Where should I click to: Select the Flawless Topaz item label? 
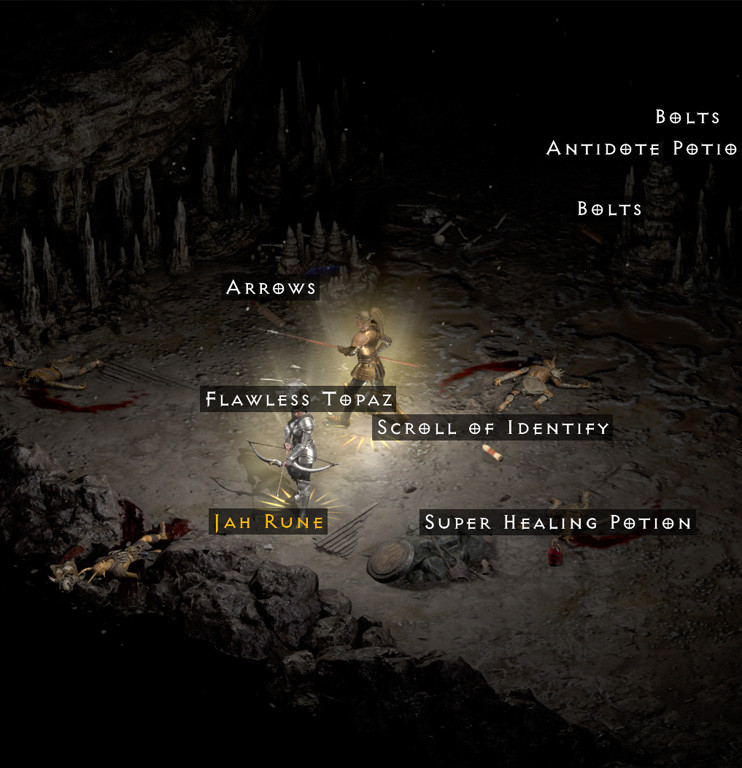pyautogui.click(x=300, y=400)
